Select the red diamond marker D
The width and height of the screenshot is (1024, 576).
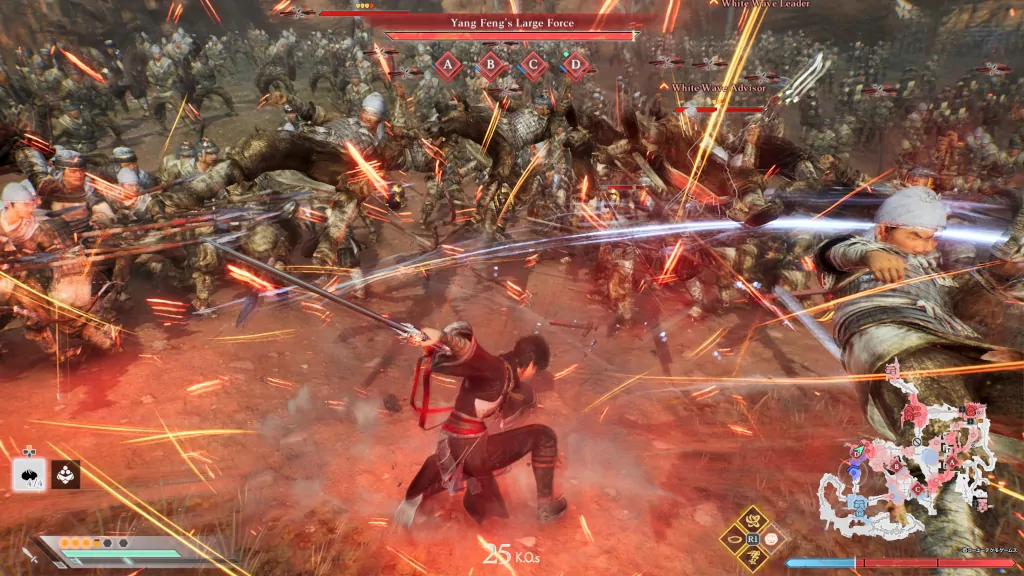(x=576, y=66)
